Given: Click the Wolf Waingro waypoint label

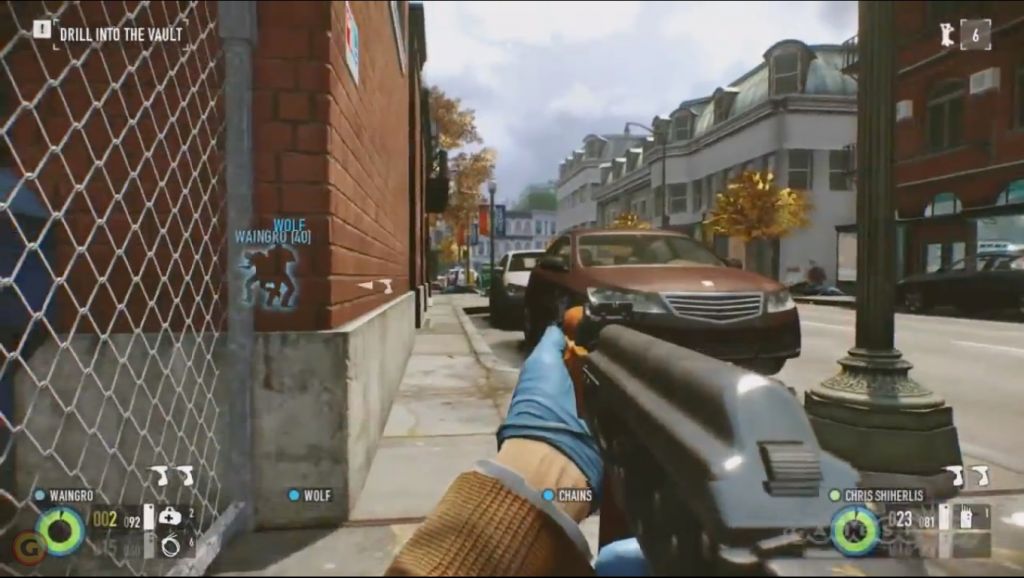Looking at the screenshot, I should [x=273, y=232].
